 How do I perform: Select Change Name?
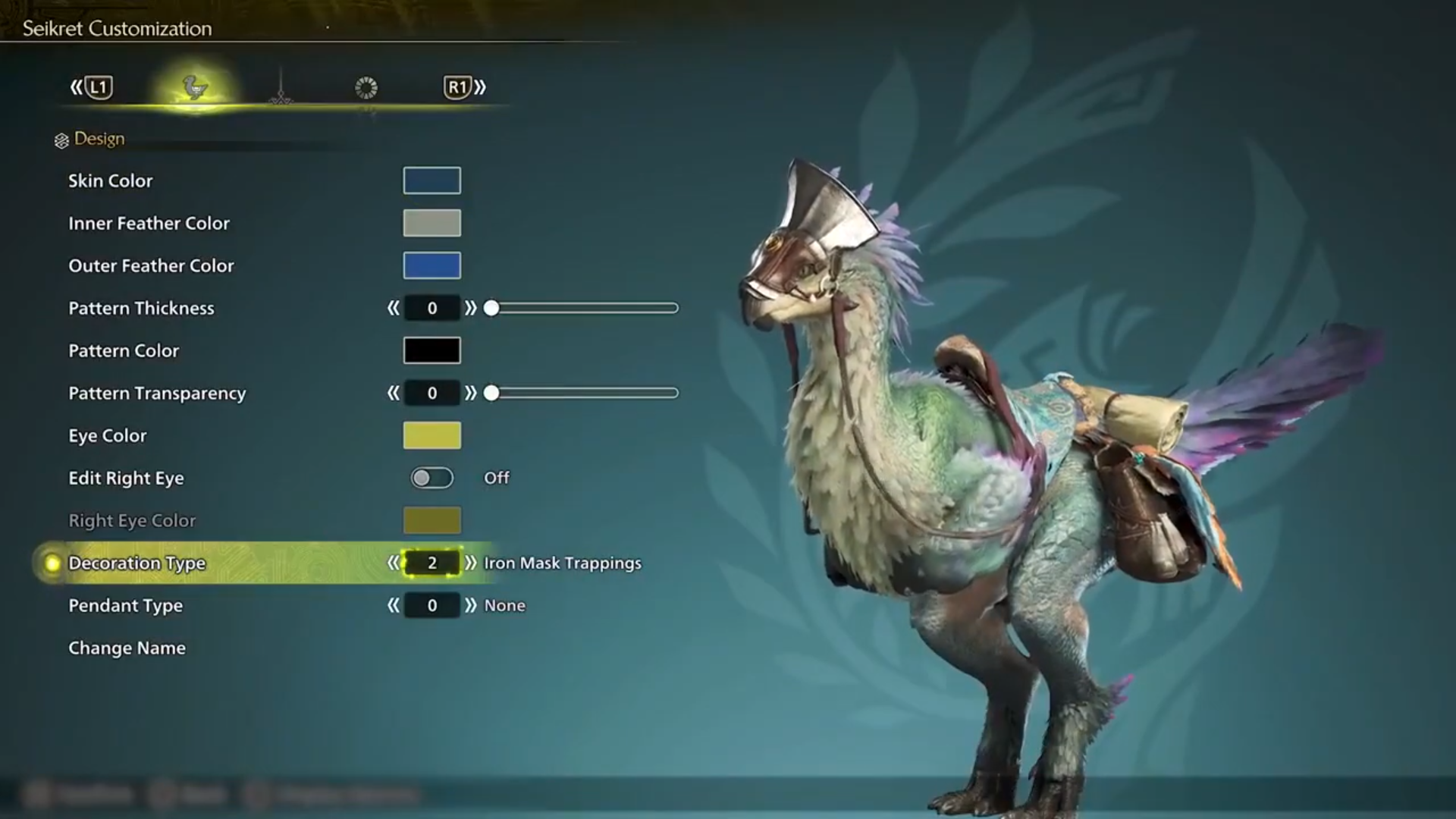click(x=127, y=648)
